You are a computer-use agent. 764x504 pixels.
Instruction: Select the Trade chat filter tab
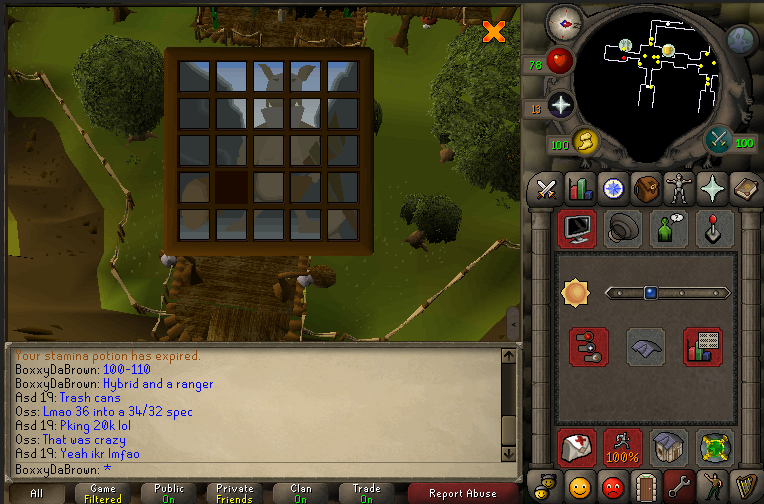[x=366, y=493]
